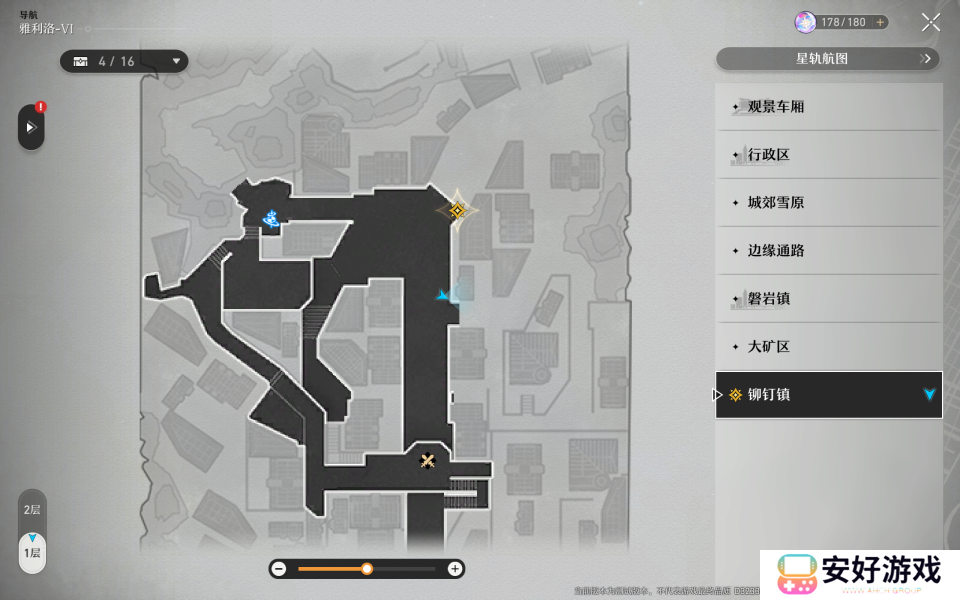Select the crossed tools map marker
Screen dimensions: 960x600
[x=428, y=460]
